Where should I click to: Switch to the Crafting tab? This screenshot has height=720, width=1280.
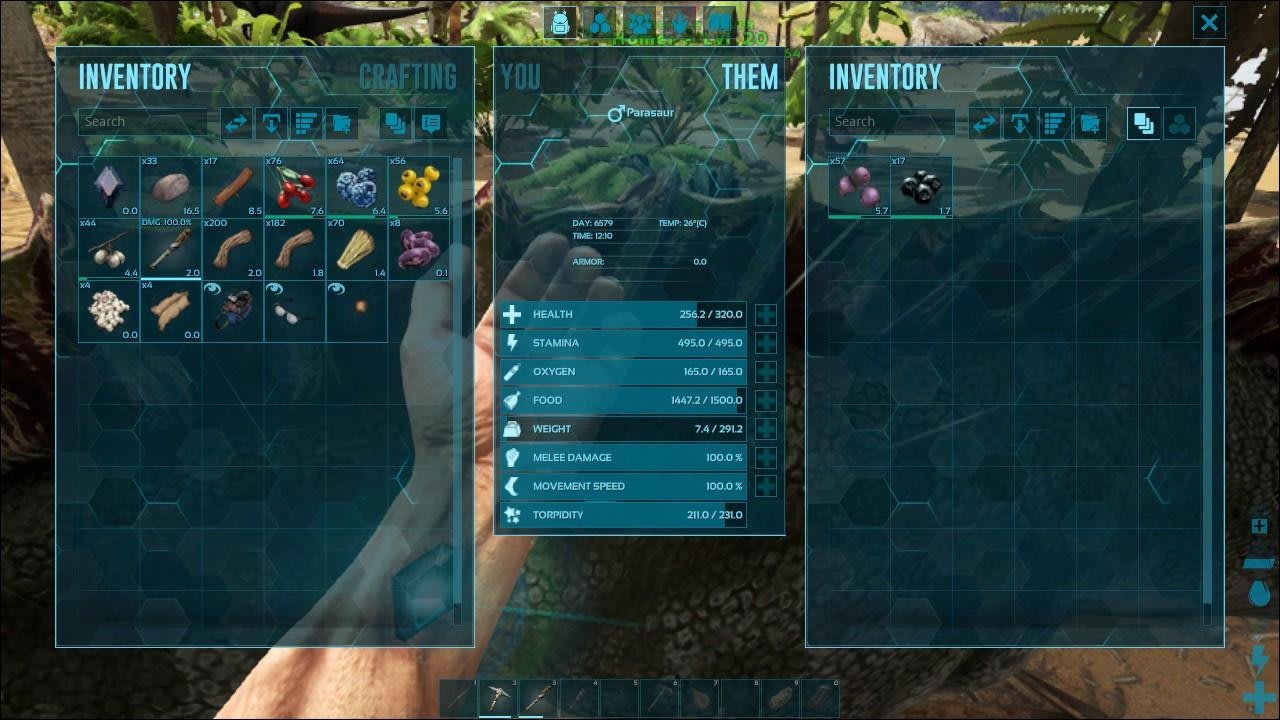pos(407,77)
